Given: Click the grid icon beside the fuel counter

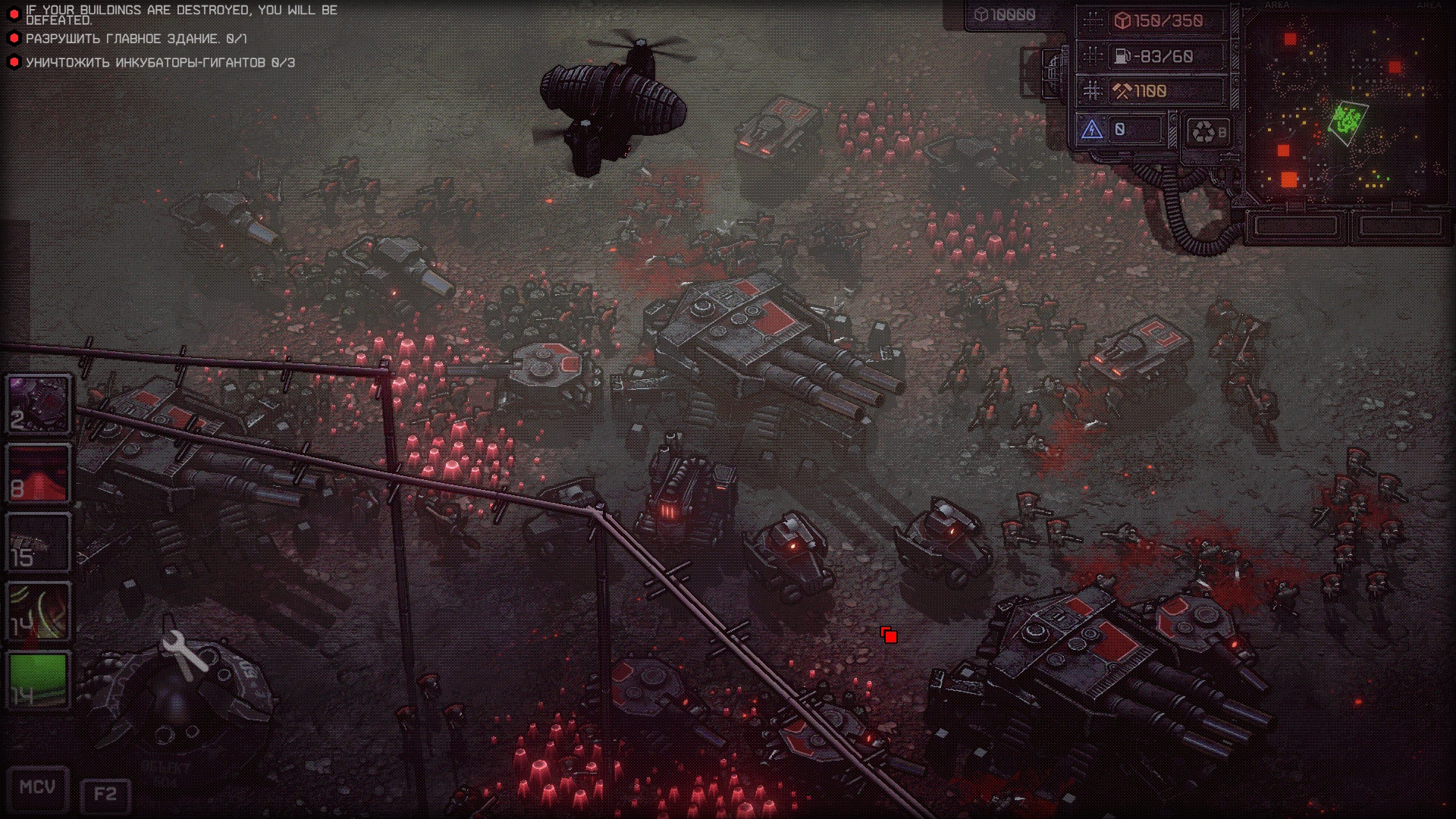Looking at the screenshot, I should (x=1092, y=56).
